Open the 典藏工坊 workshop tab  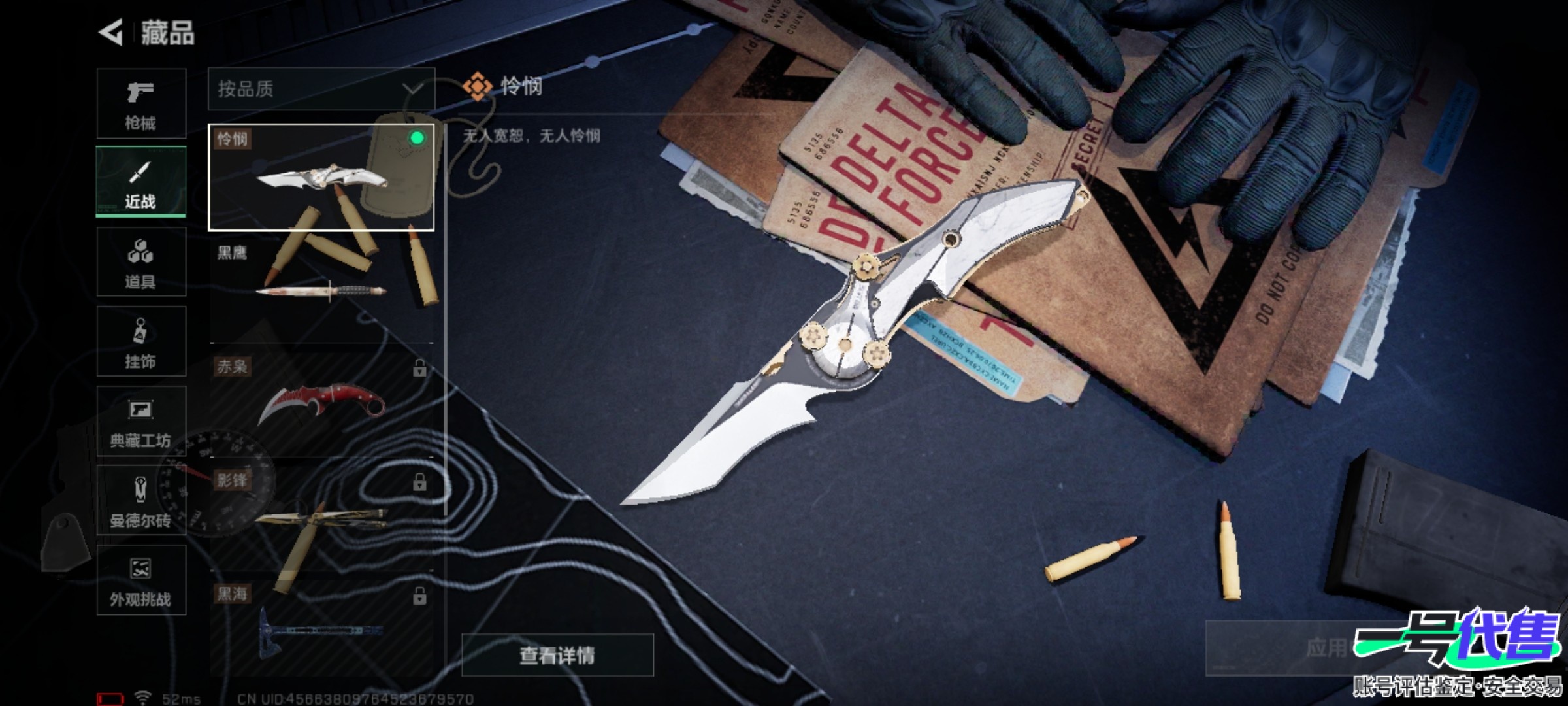tap(141, 421)
